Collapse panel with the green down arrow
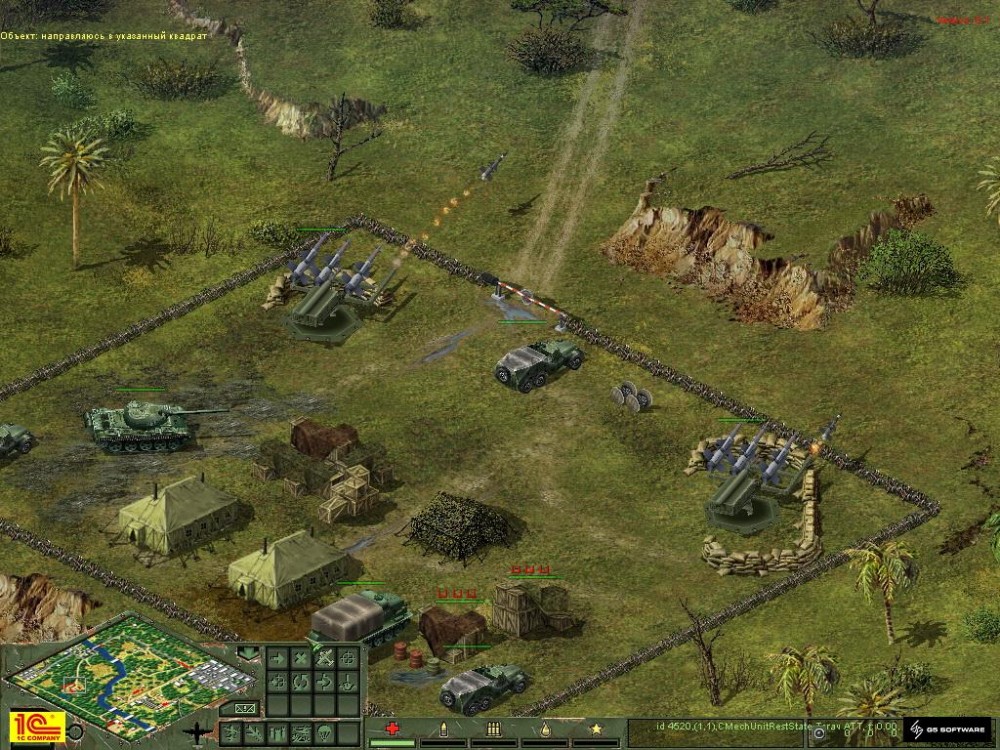1000x750 pixels. click(247, 655)
